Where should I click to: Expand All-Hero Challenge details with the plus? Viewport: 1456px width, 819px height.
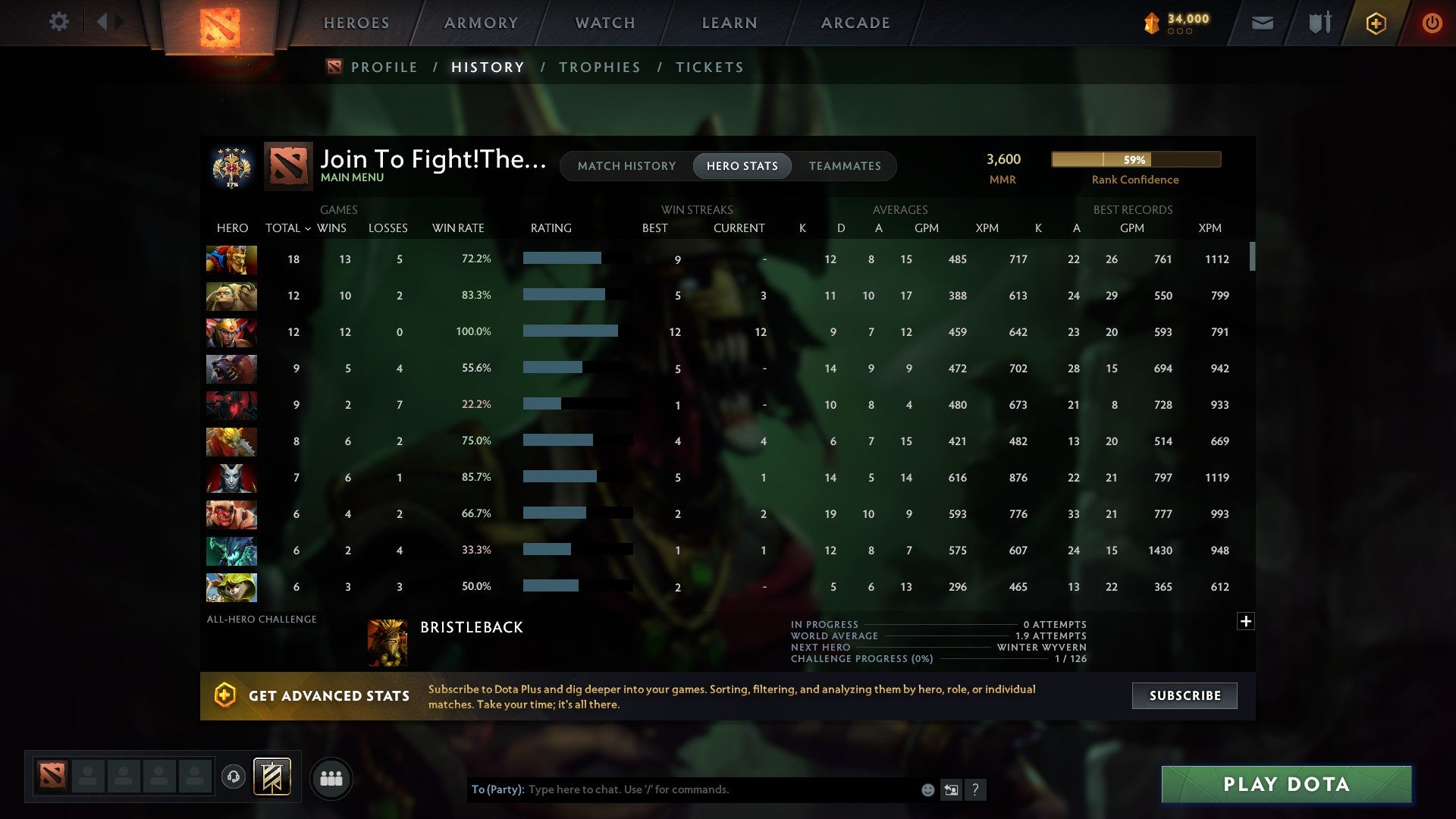[1246, 621]
